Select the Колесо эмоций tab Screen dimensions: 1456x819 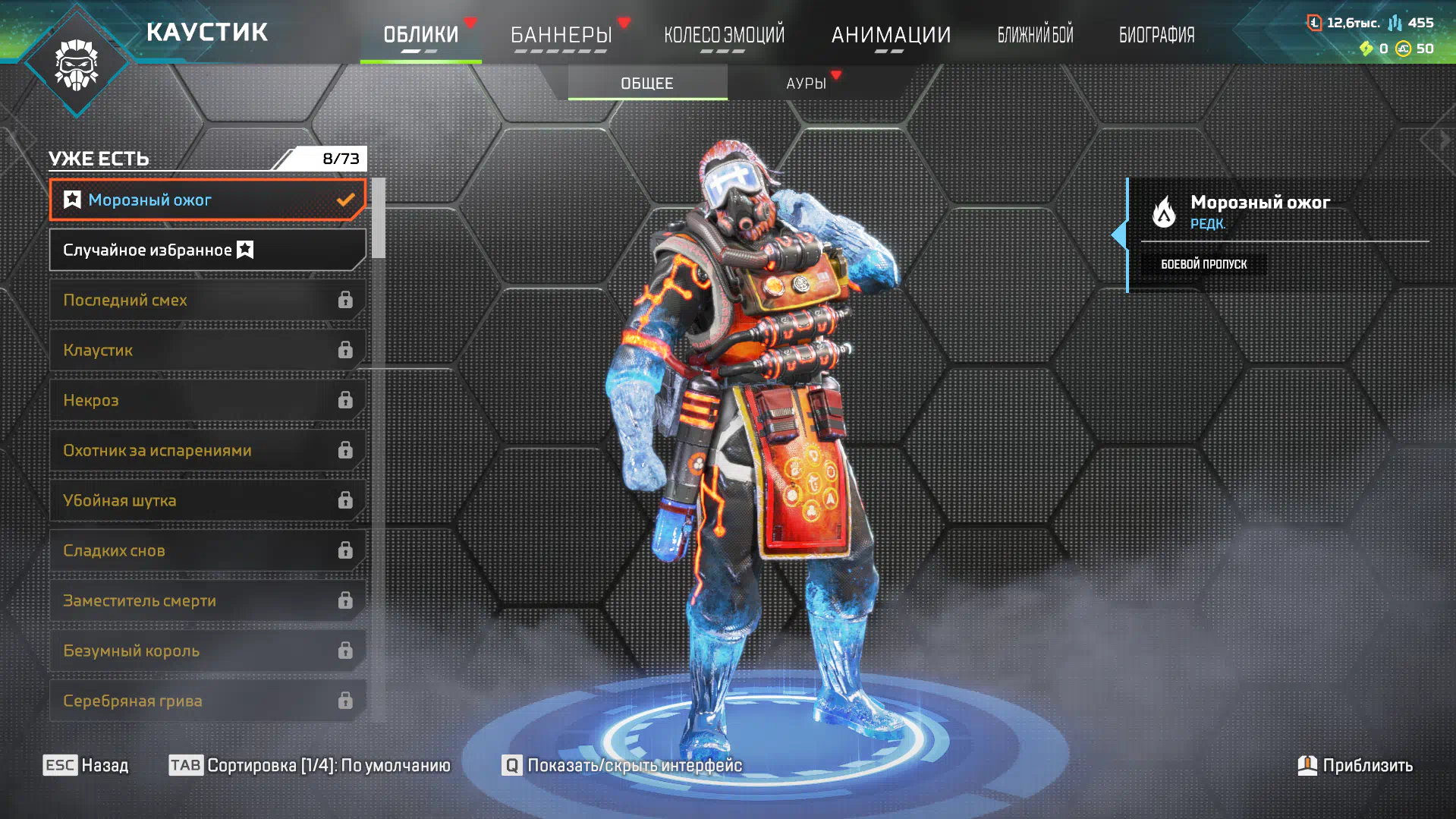pyautogui.click(x=724, y=35)
